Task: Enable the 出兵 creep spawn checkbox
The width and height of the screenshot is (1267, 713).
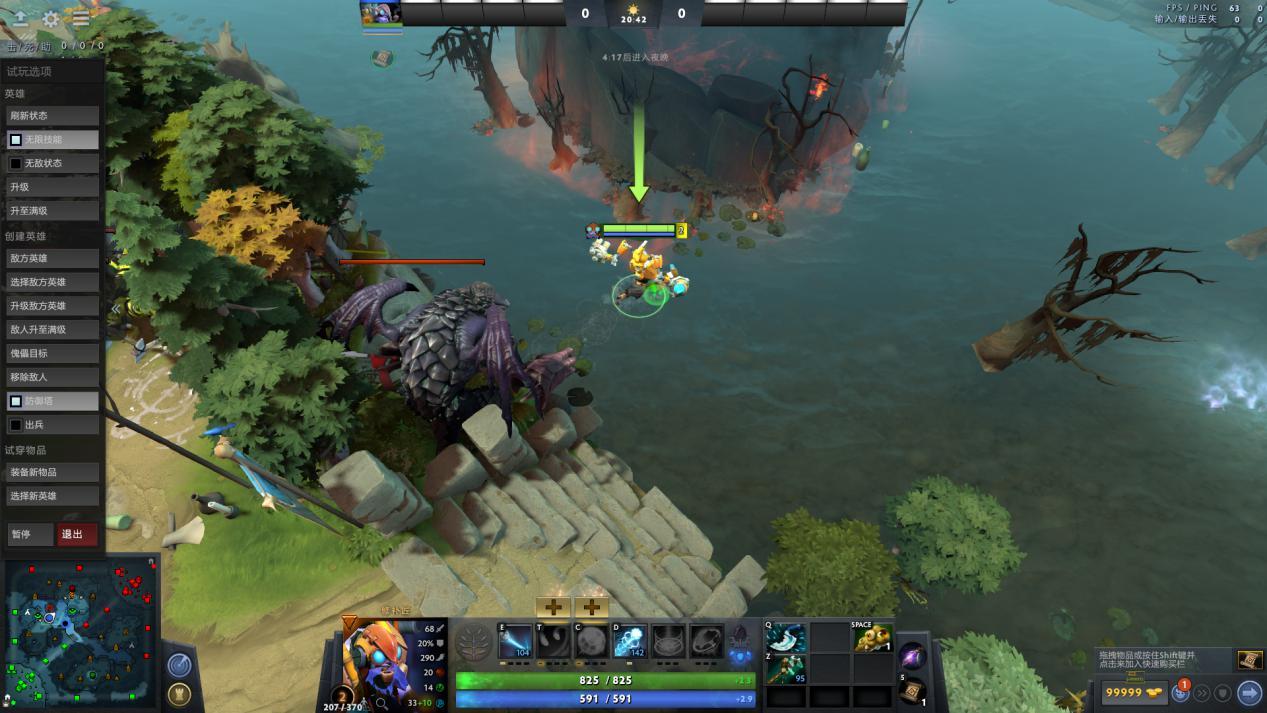Action: click(x=16, y=425)
